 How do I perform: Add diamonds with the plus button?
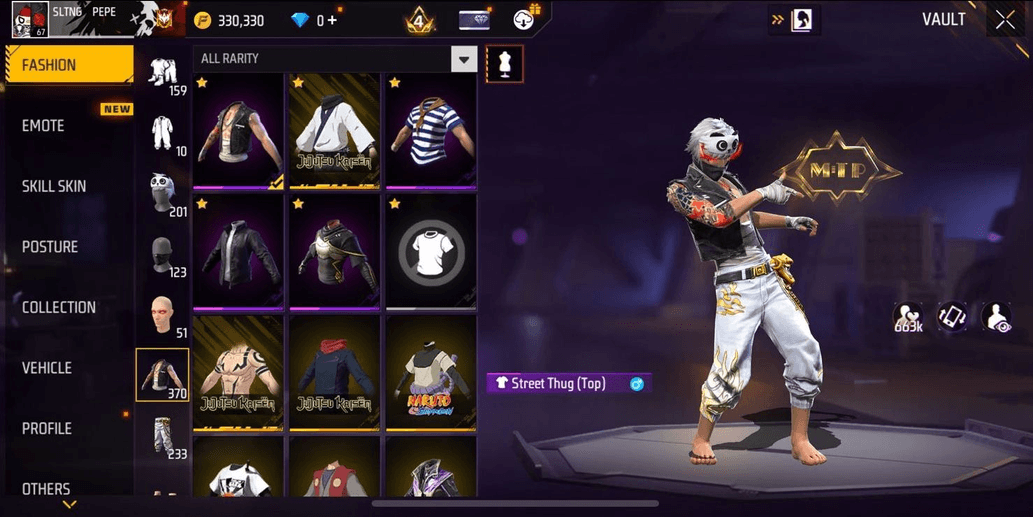tap(332, 20)
